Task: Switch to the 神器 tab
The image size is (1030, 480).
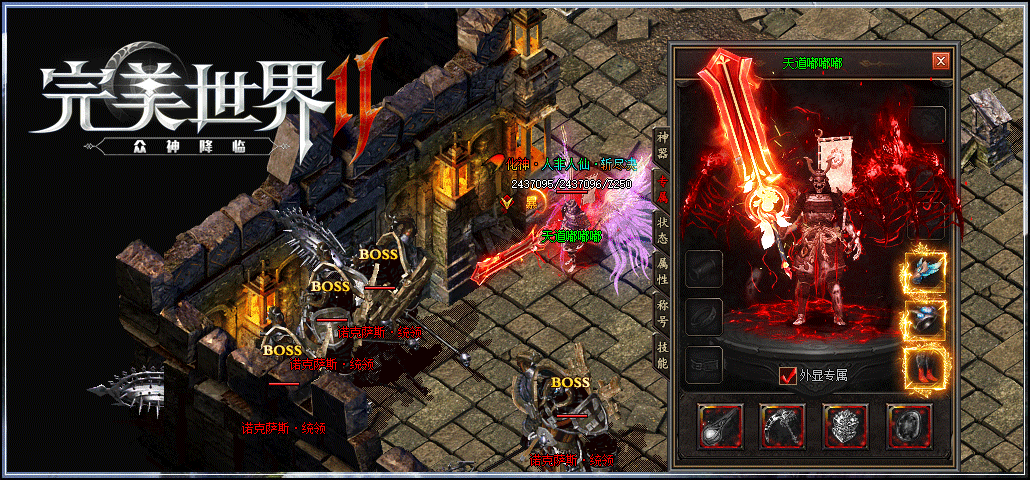Action: coord(661,143)
